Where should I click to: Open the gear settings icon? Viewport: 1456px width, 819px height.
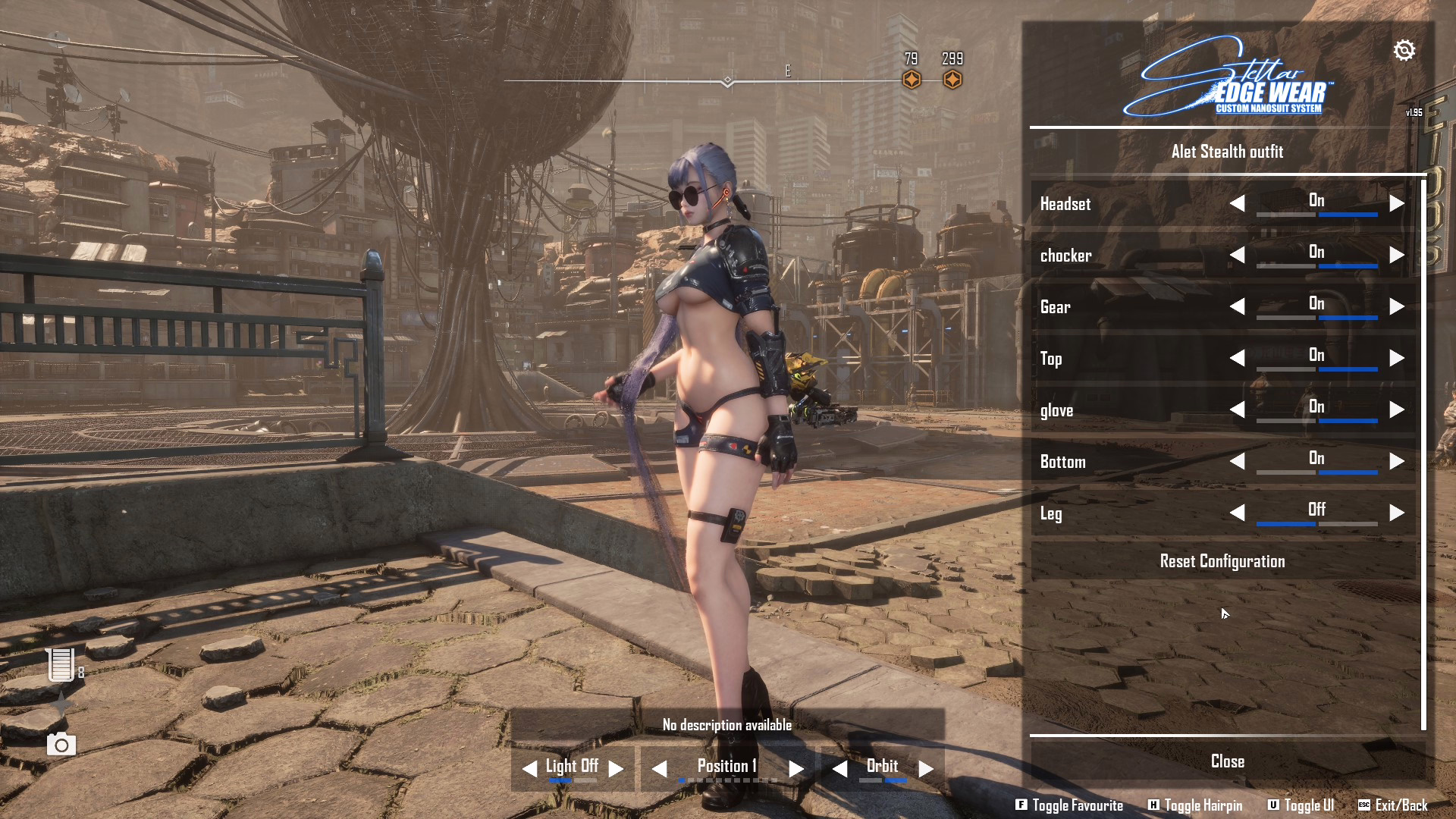pyautogui.click(x=1404, y=50)
